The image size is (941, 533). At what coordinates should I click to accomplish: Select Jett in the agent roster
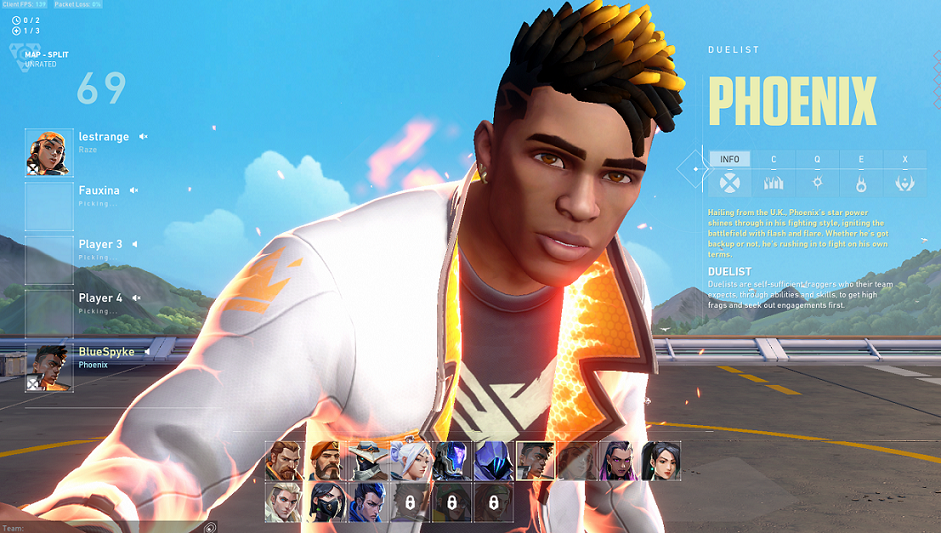coord(409,461)
